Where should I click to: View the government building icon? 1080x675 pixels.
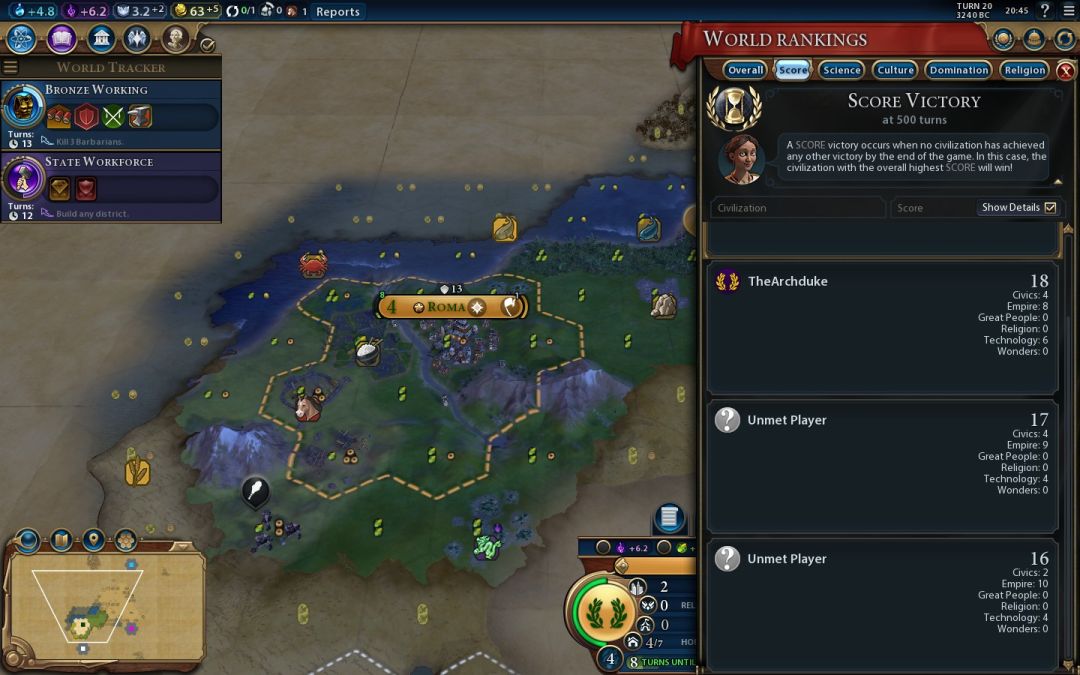[x=100, y=39]
